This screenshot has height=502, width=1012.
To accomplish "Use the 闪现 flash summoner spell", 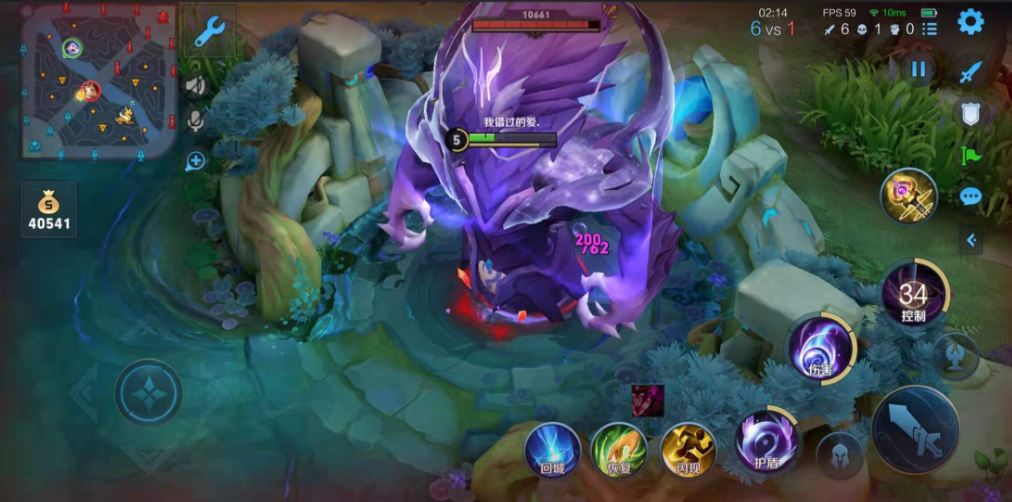I will [690, 449].
